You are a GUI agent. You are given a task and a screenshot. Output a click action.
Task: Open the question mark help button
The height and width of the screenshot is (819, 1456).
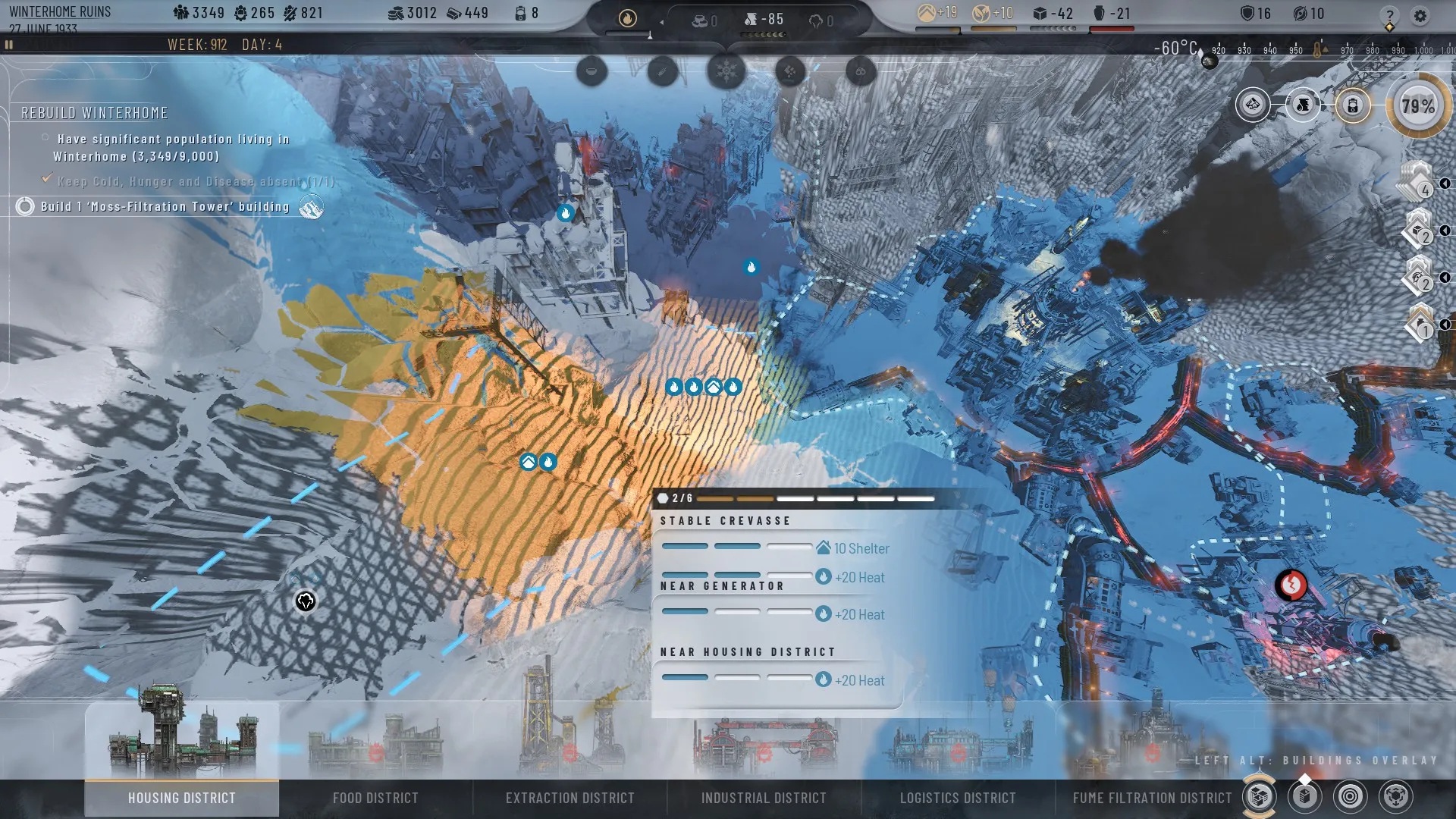[1389, 15]
